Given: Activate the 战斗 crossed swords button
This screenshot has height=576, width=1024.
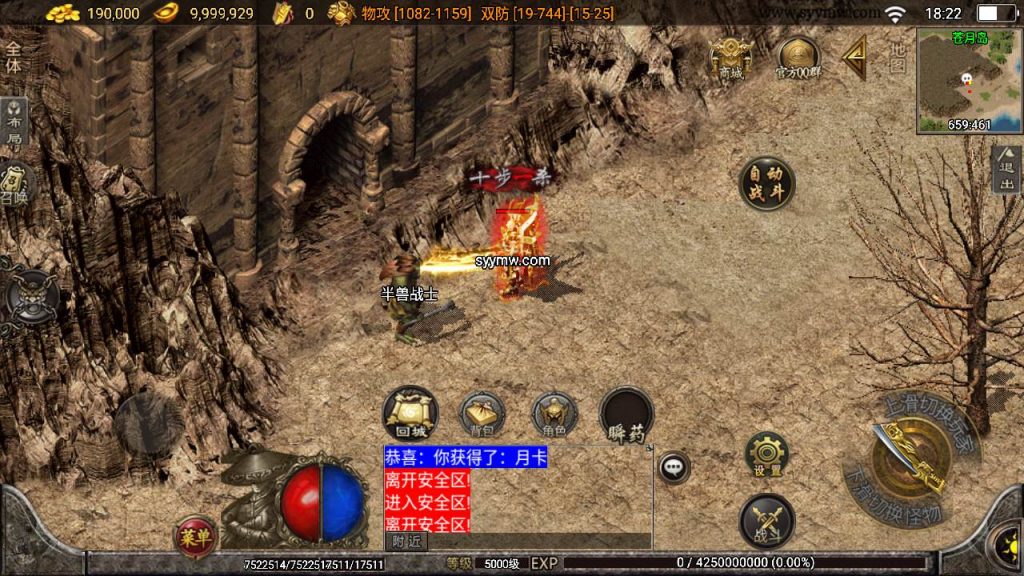Looking at the screenshot, I should click(767, 521).
